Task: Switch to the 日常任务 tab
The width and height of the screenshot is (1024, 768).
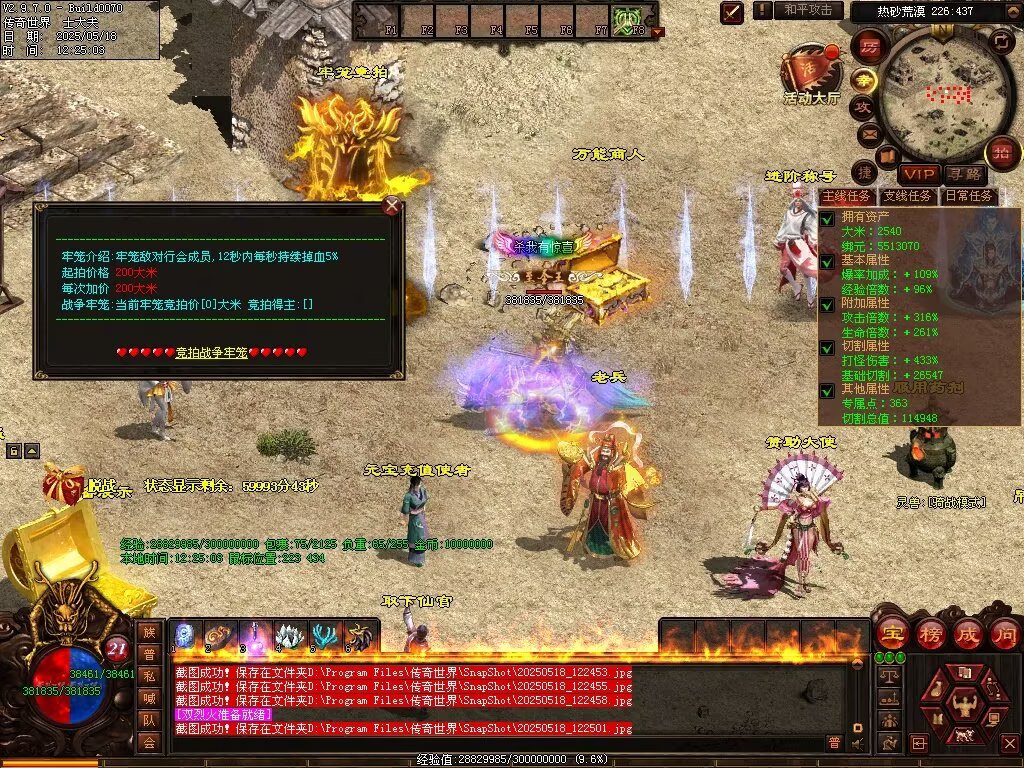Action: 969,196
